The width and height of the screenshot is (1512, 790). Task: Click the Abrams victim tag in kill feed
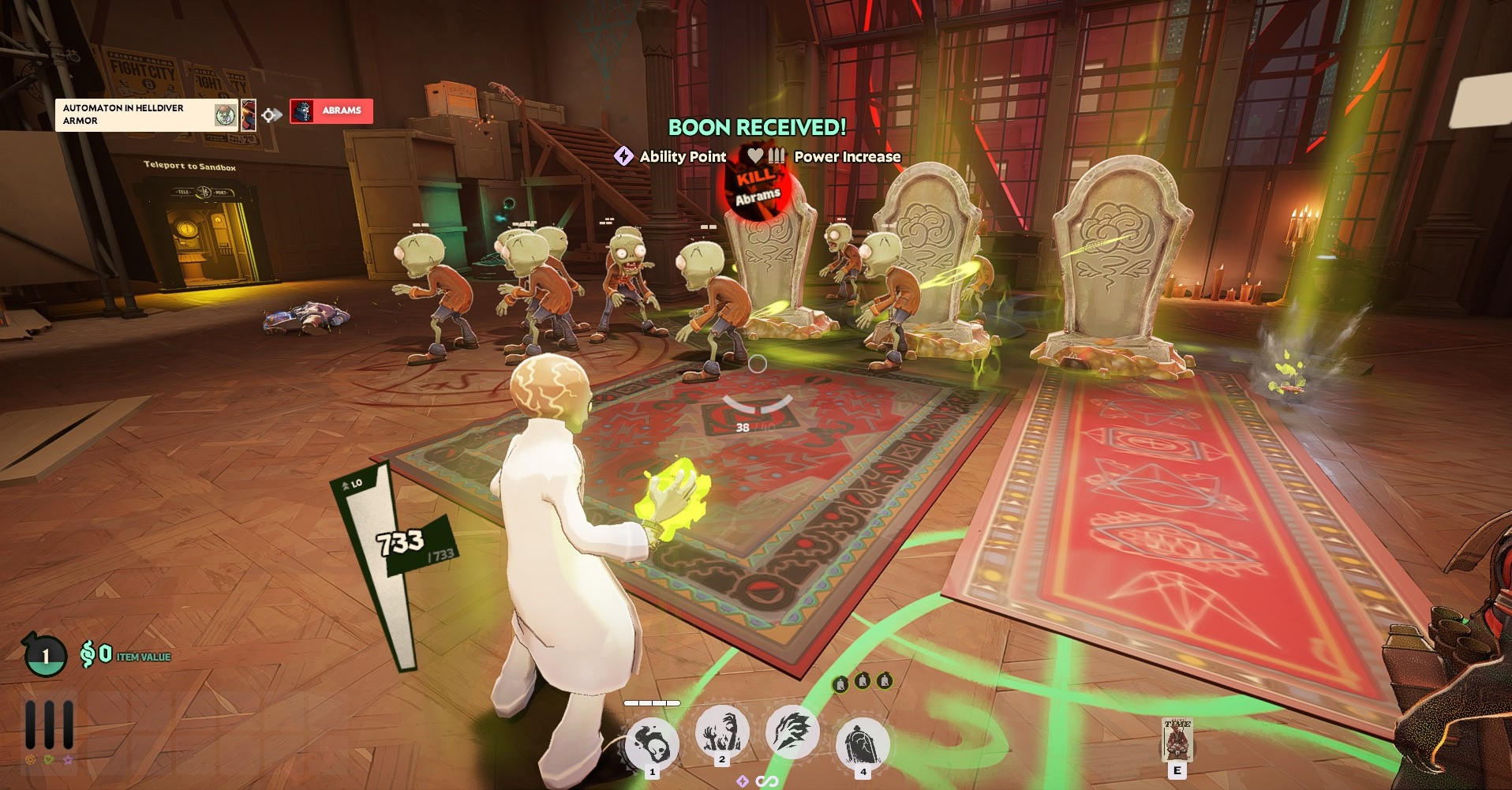tap(331, 111)
